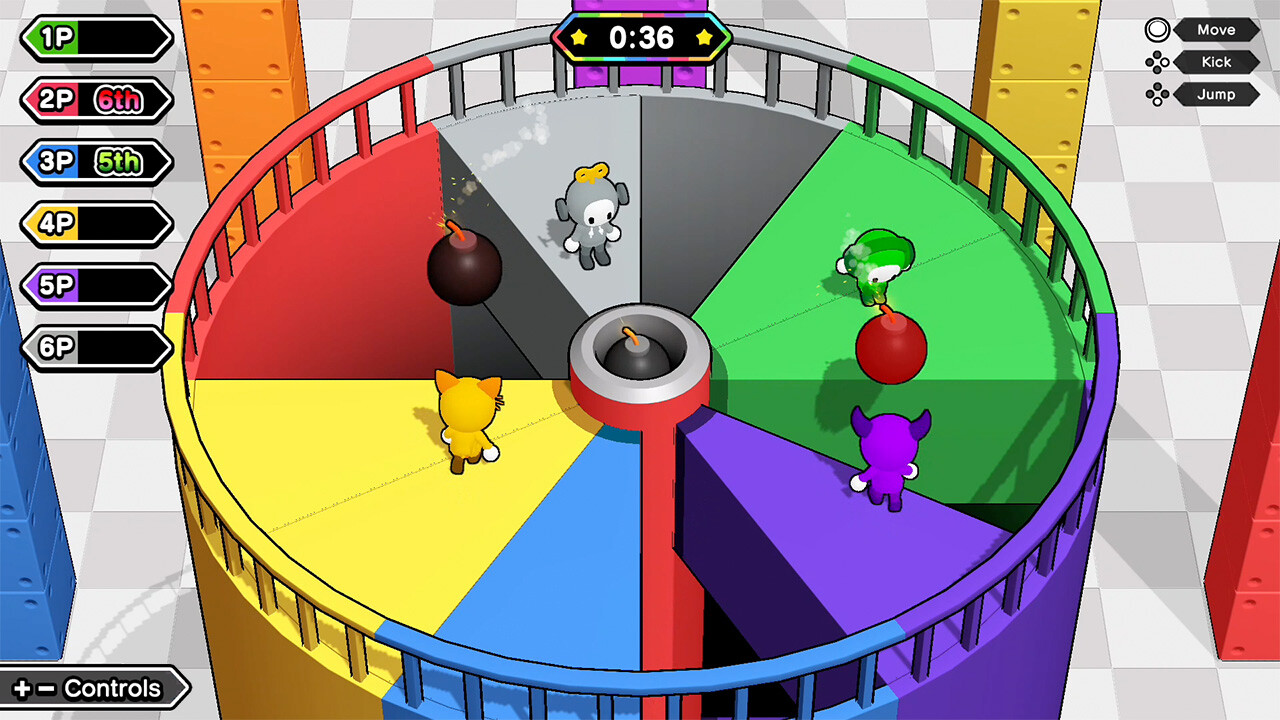The height and width of the screenshot is (720, 1280).
Task: Select the Move control label
Action: (x=1215, y=30)
